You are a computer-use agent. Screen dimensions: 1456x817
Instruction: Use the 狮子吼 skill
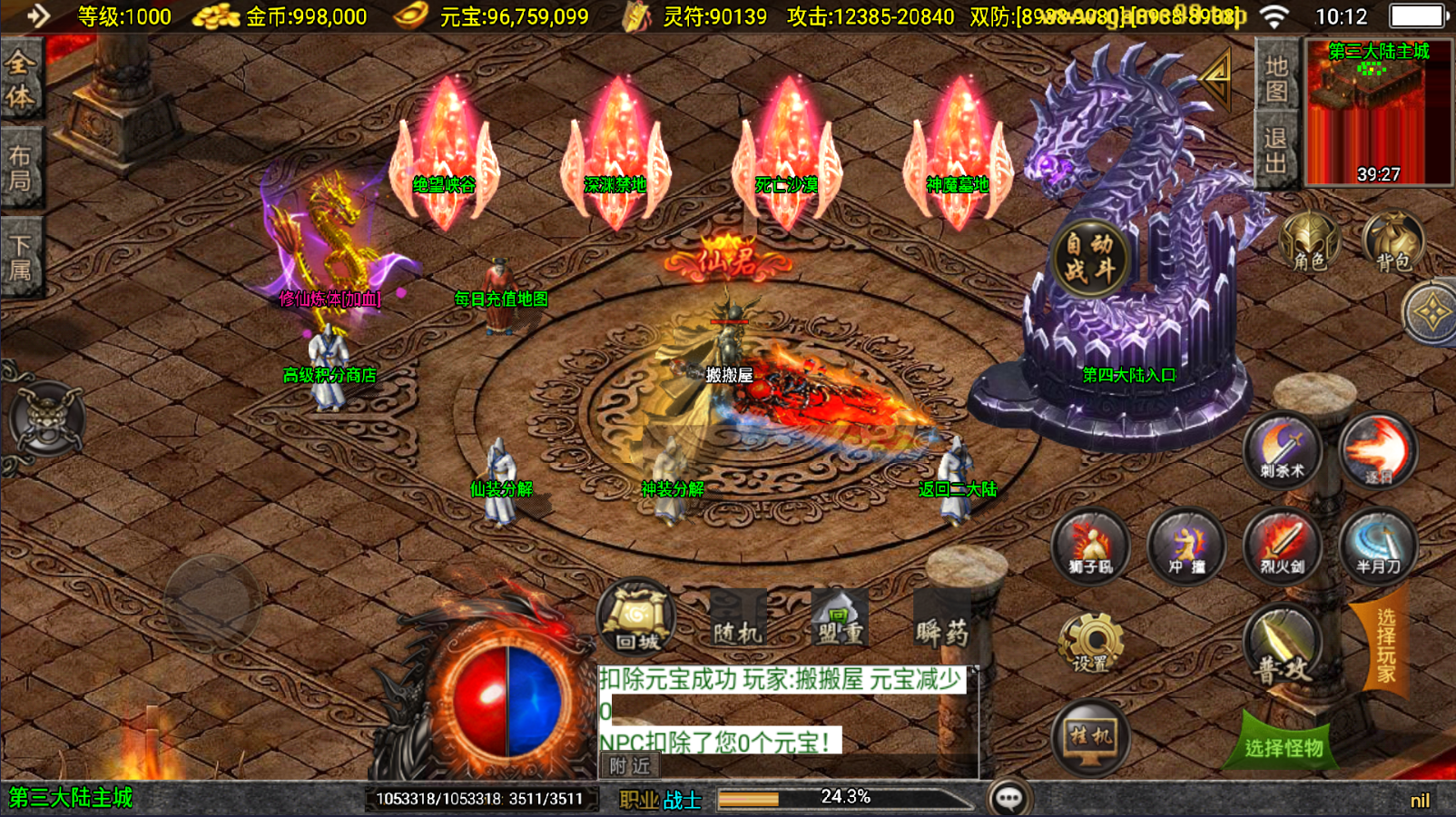point(1090,546)
